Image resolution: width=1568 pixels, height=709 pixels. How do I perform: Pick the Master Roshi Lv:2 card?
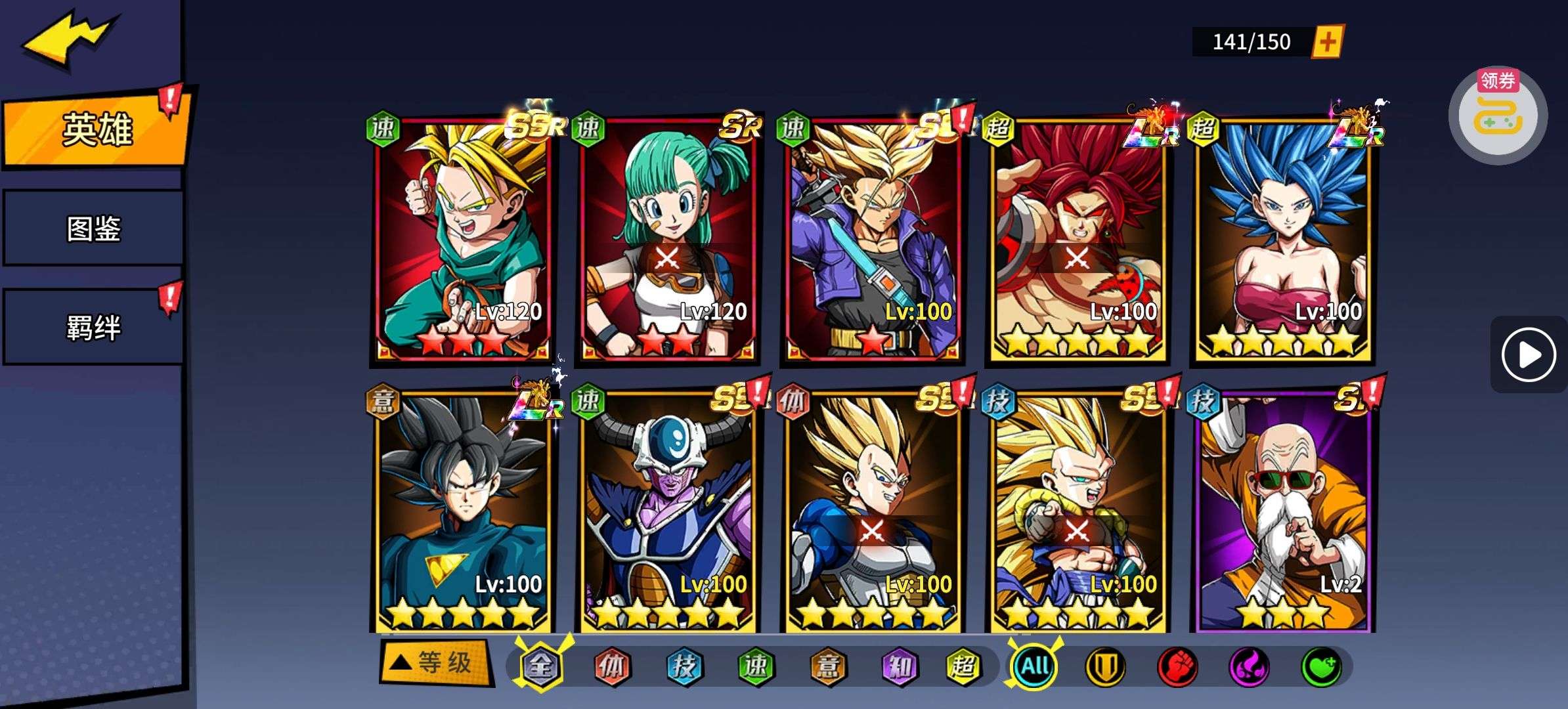pyautogui.click(x=1282, y=512)
